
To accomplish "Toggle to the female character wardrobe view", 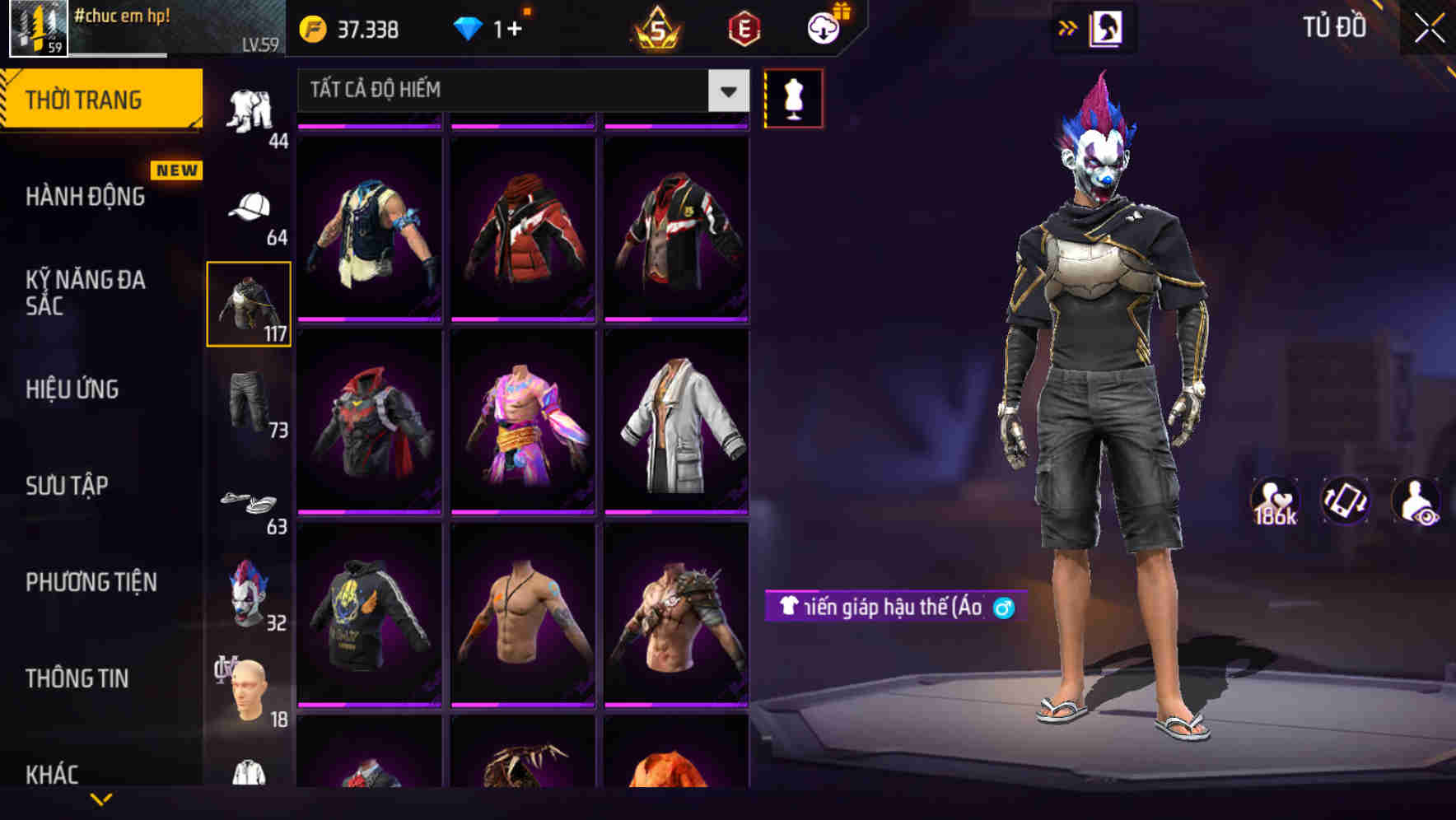I will pyautogui.click(x=1108, y=27).
